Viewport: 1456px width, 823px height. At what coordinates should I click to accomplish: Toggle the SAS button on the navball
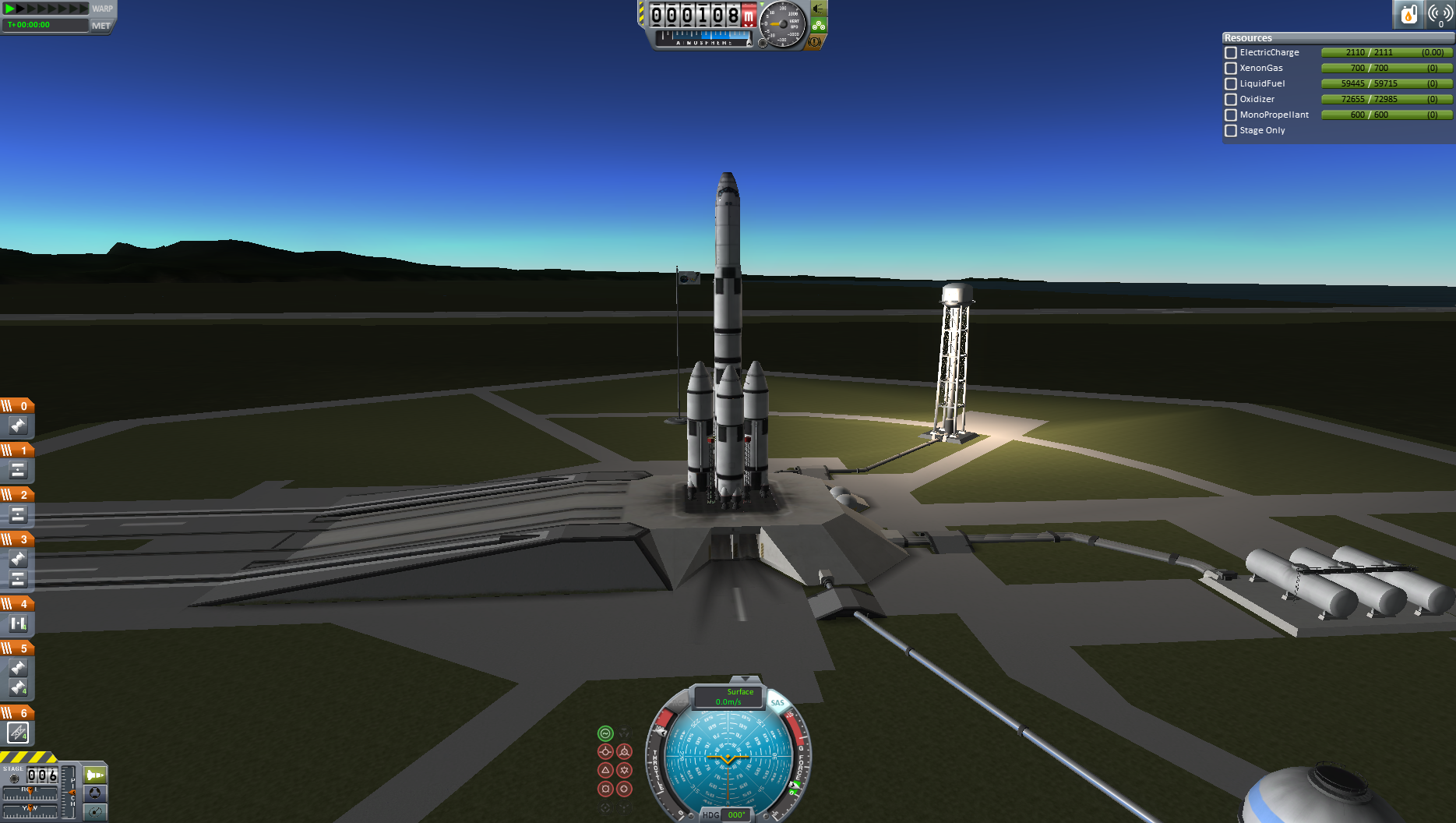[x=777, y=702]
